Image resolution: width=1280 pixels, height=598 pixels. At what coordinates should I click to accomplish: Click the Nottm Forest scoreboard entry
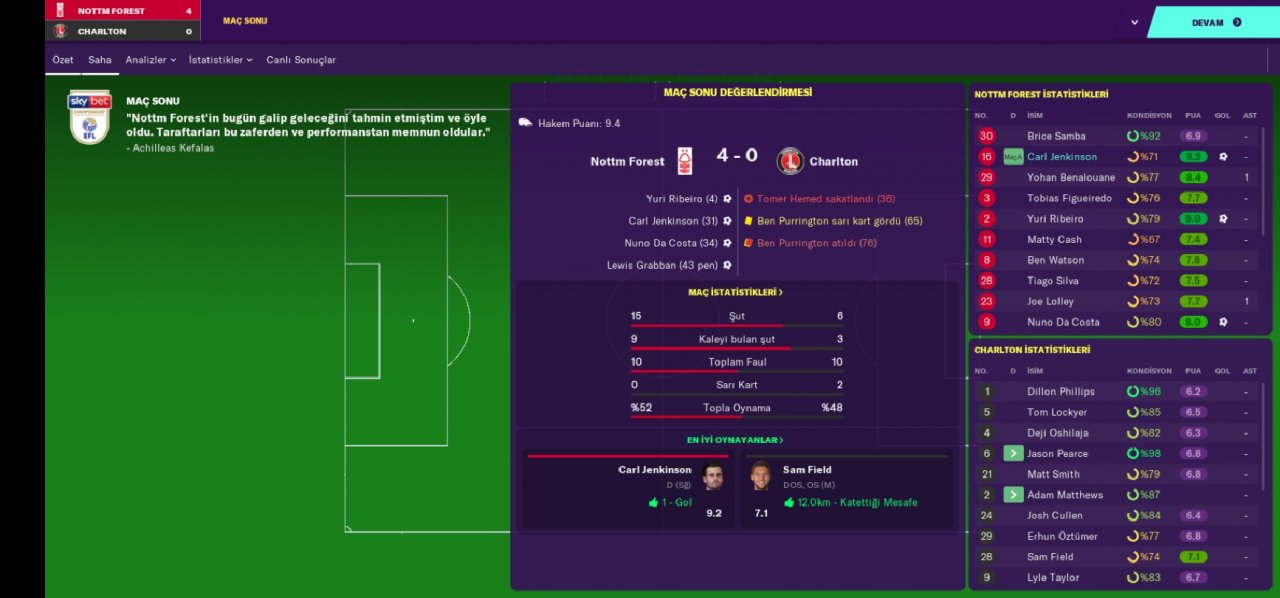[x=110, y=11]
